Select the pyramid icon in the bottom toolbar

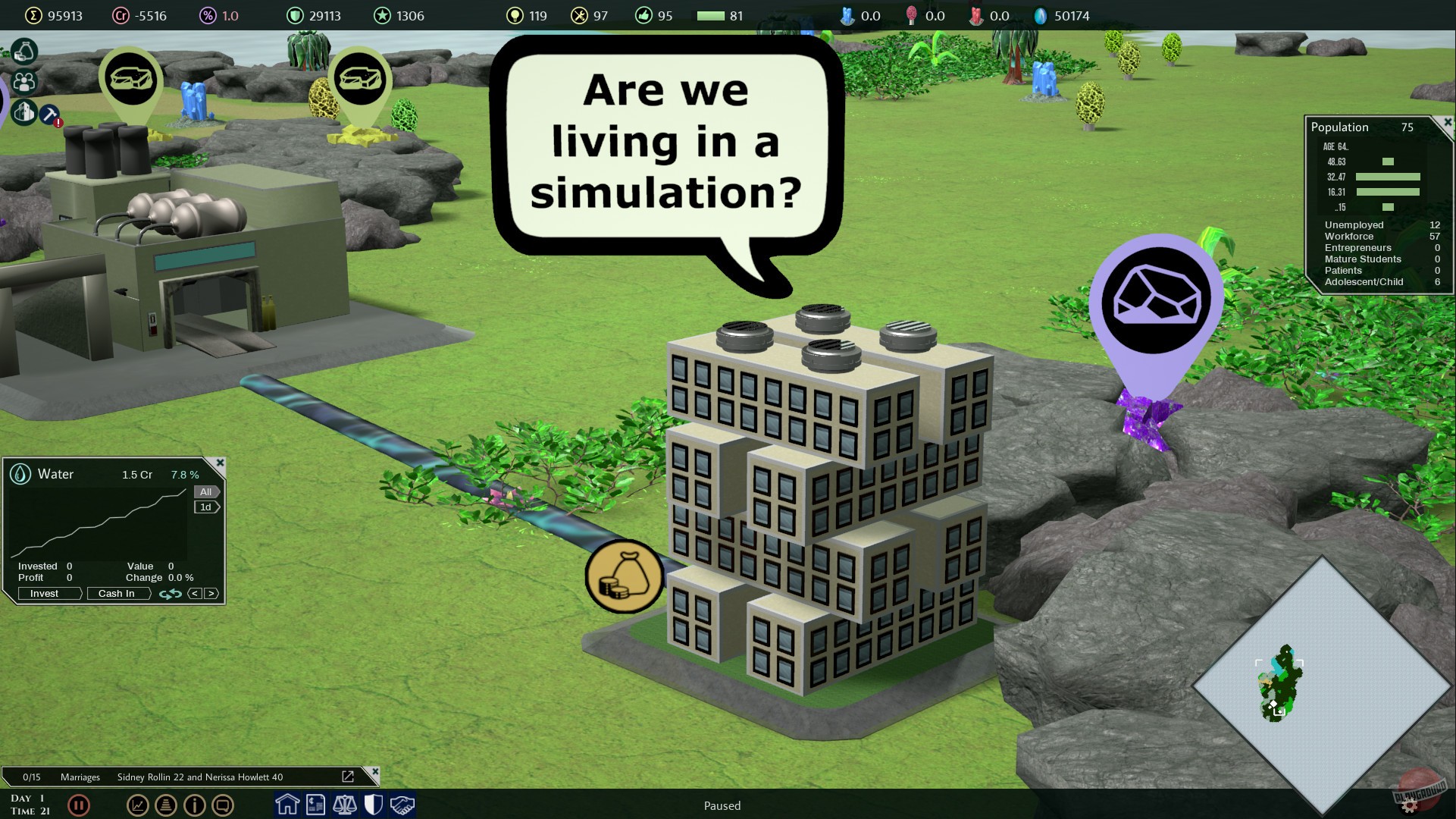click(166, 805)
